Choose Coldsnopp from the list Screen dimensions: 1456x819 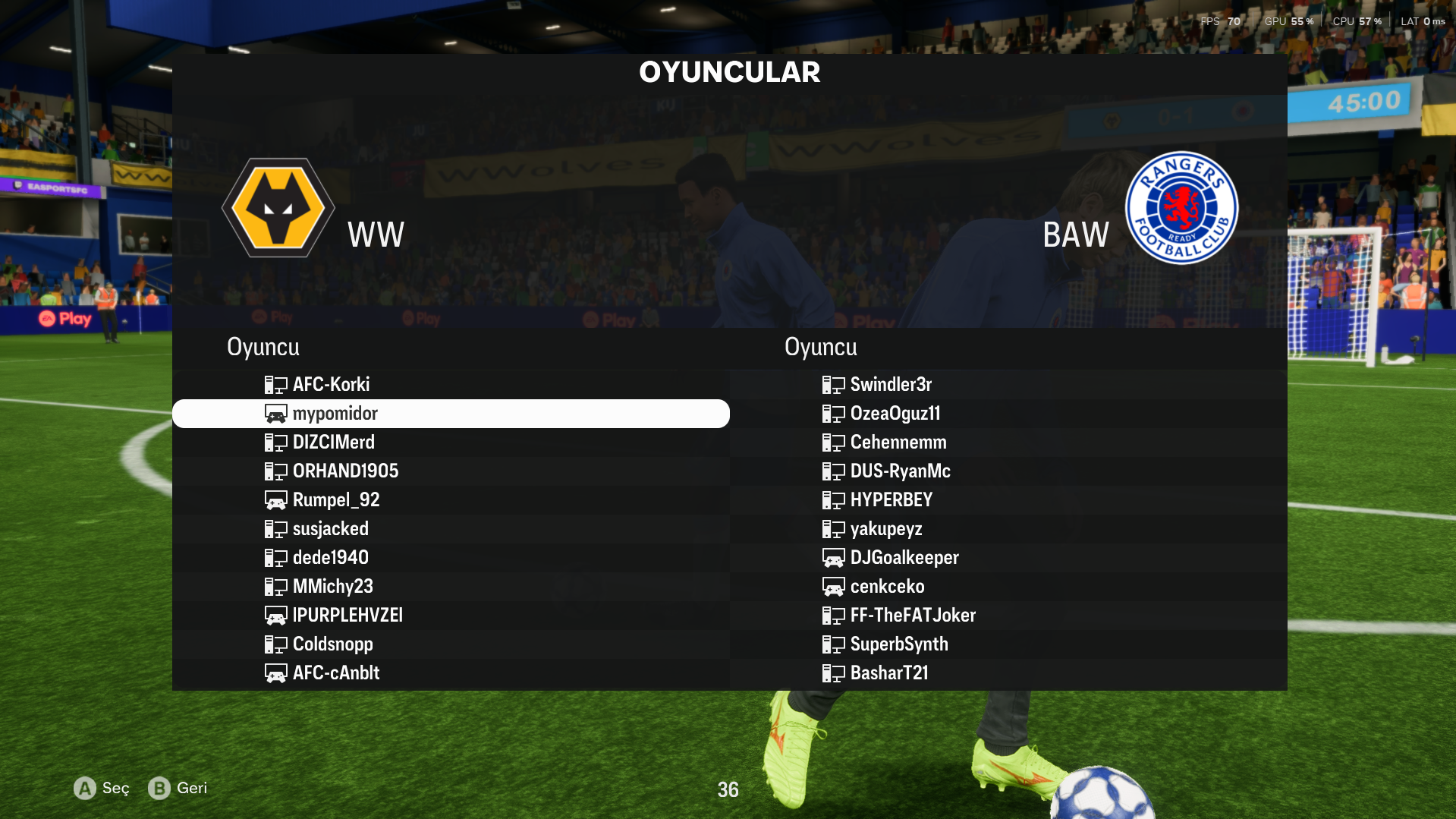click(332, 644)
